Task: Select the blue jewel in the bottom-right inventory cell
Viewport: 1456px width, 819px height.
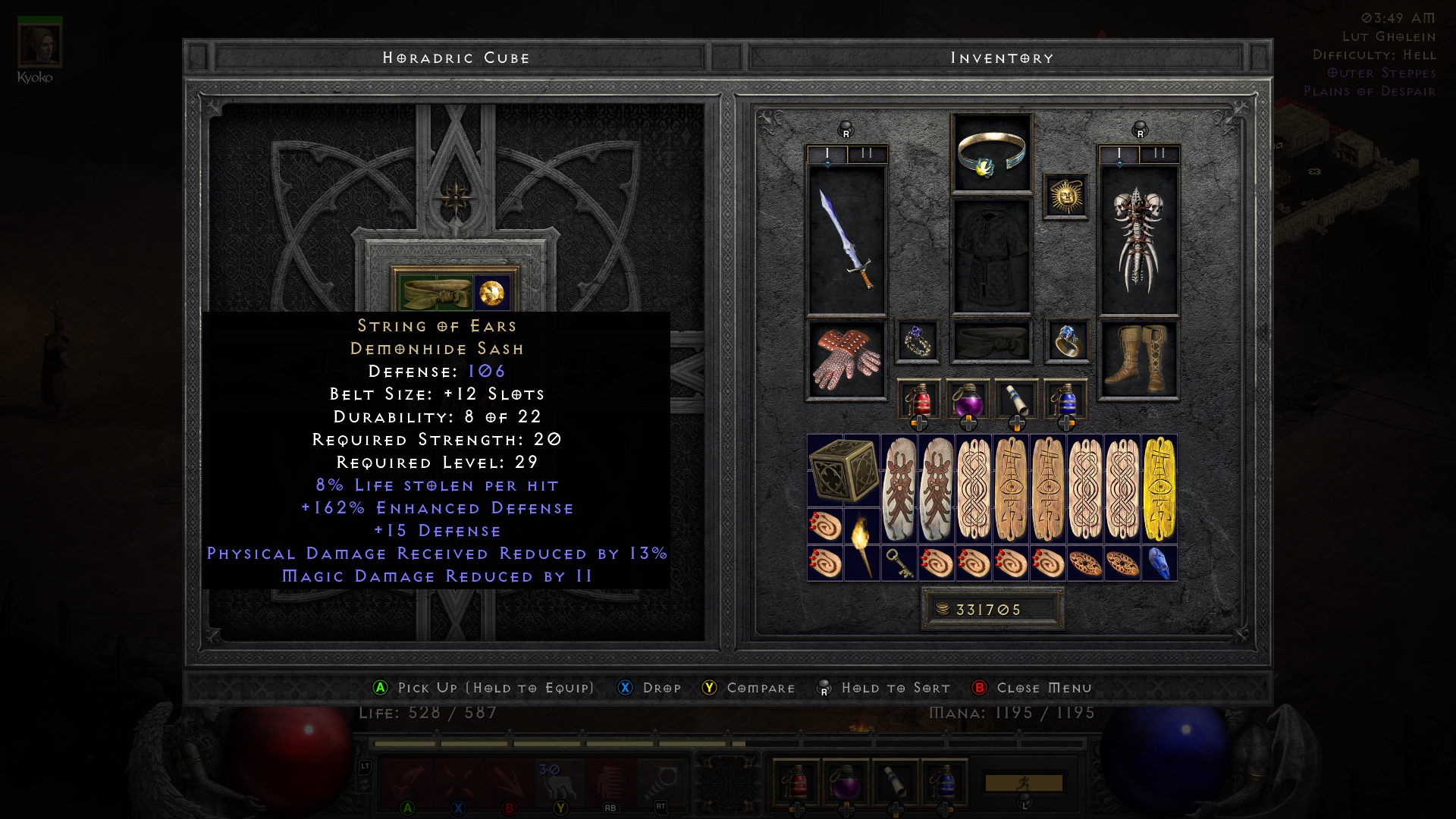Action: [1160, 563]
